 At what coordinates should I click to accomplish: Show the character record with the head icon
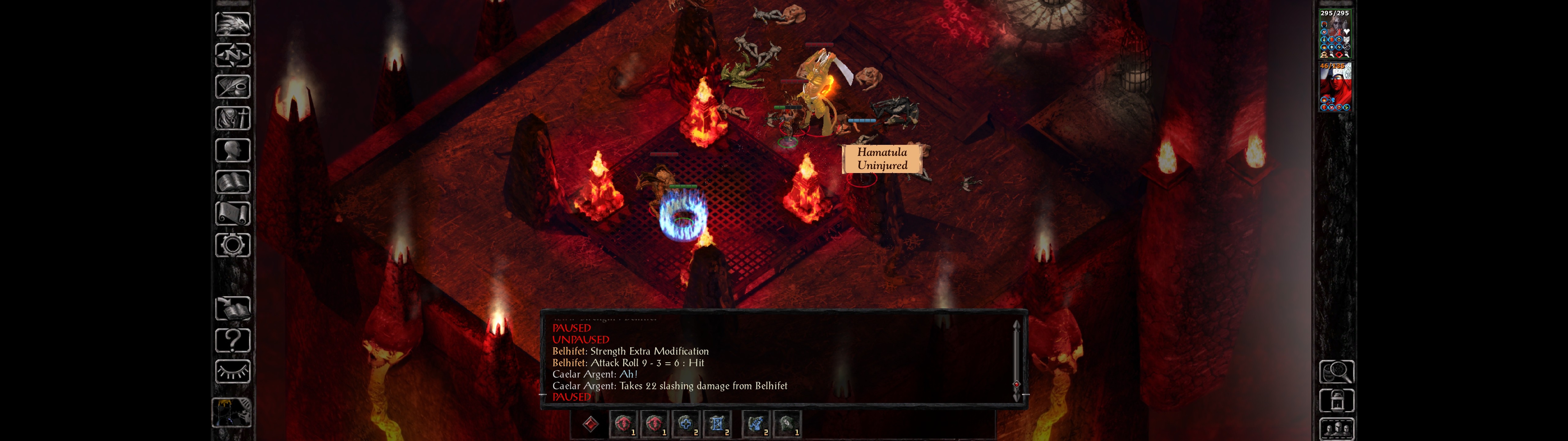232,150
